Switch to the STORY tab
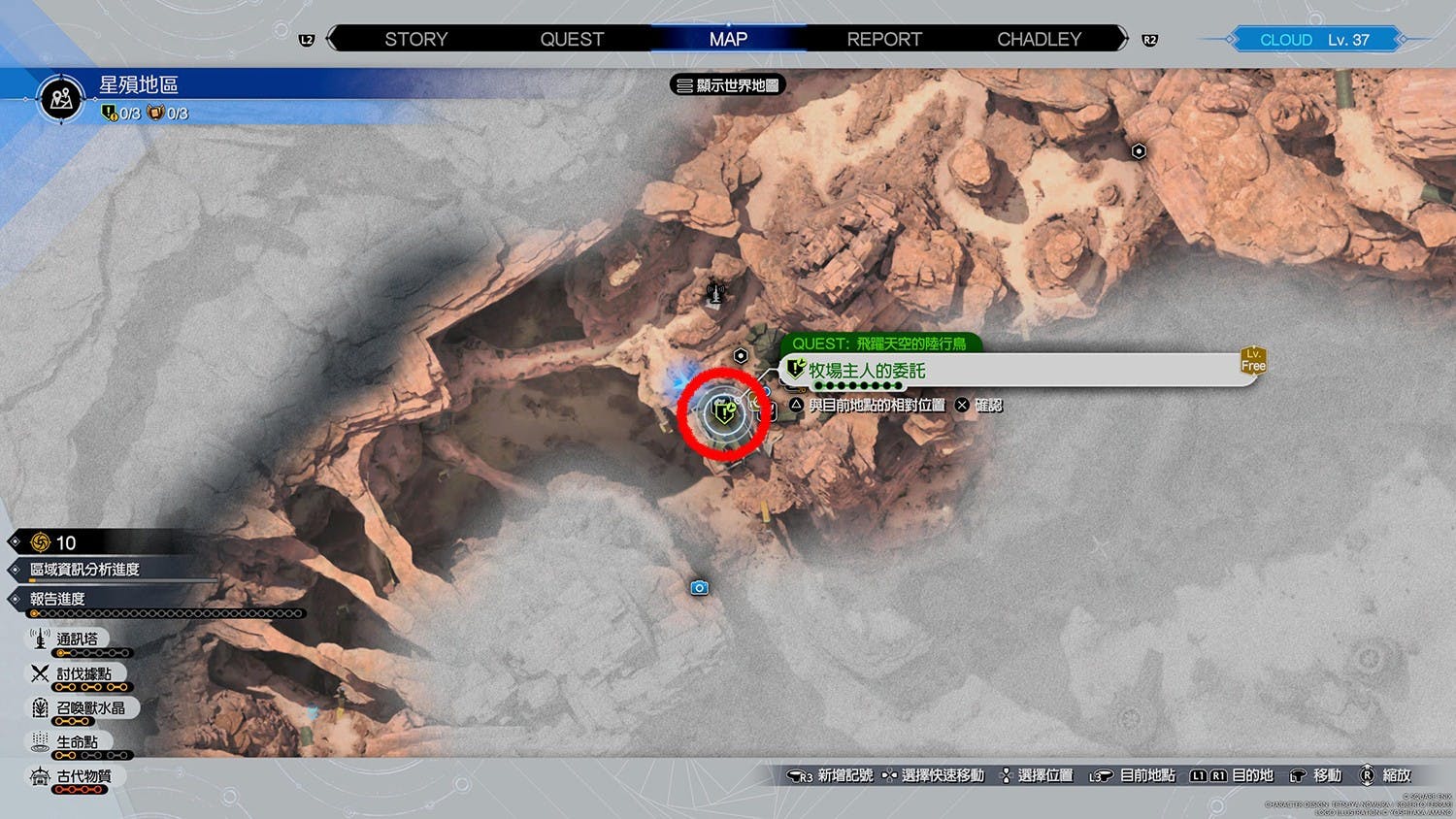 tap(415, 39)
